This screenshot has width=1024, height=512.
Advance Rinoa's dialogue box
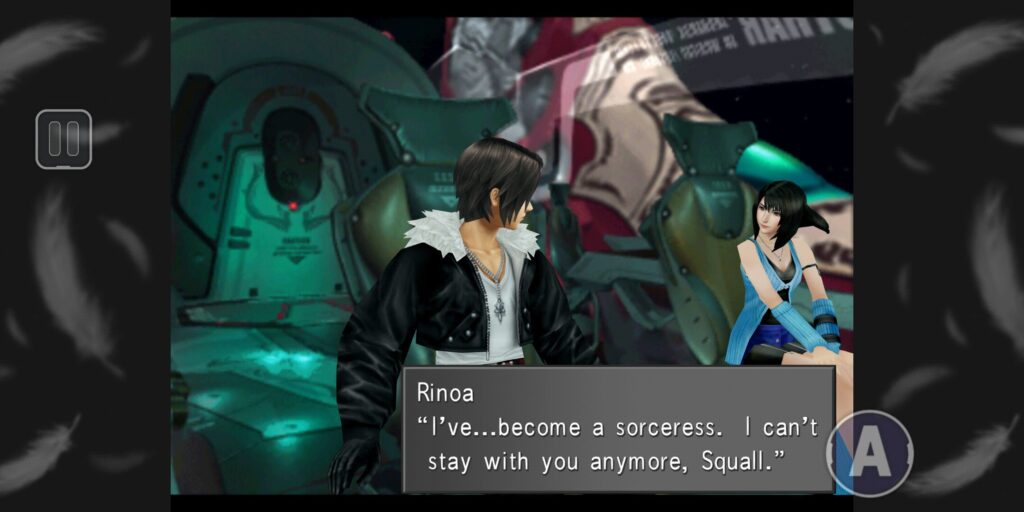(617, 429)
